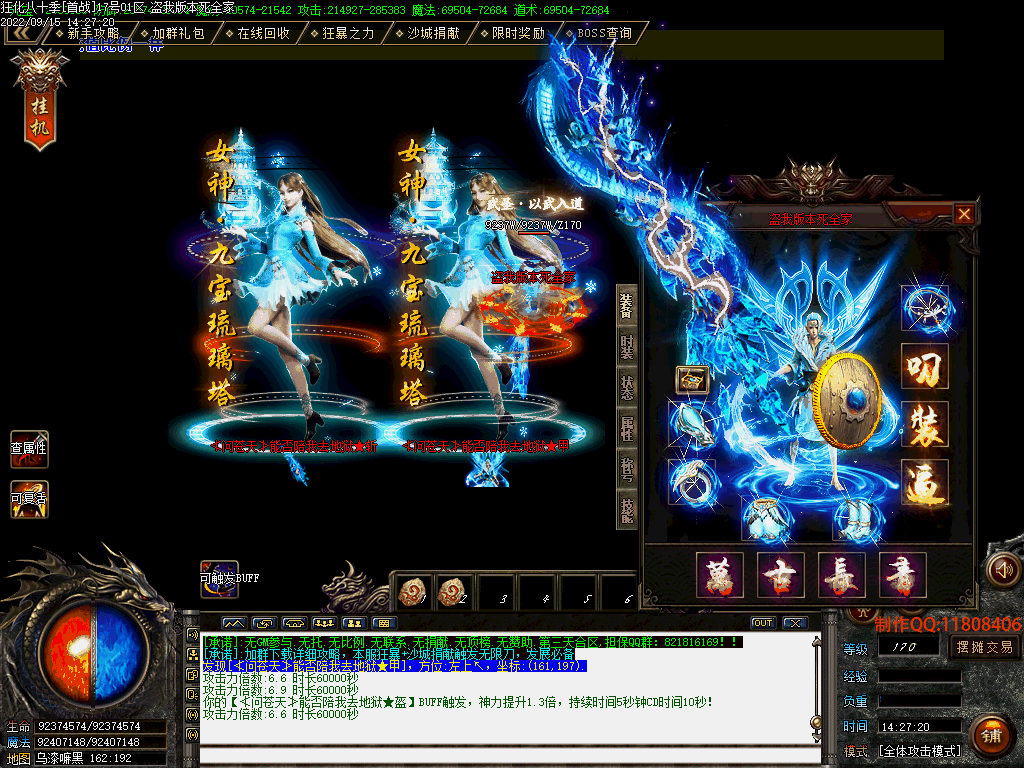This screenshot has width=1024, height=768.
Task: Open the 限时奖励 timed rewards menu
Action: 518,33
